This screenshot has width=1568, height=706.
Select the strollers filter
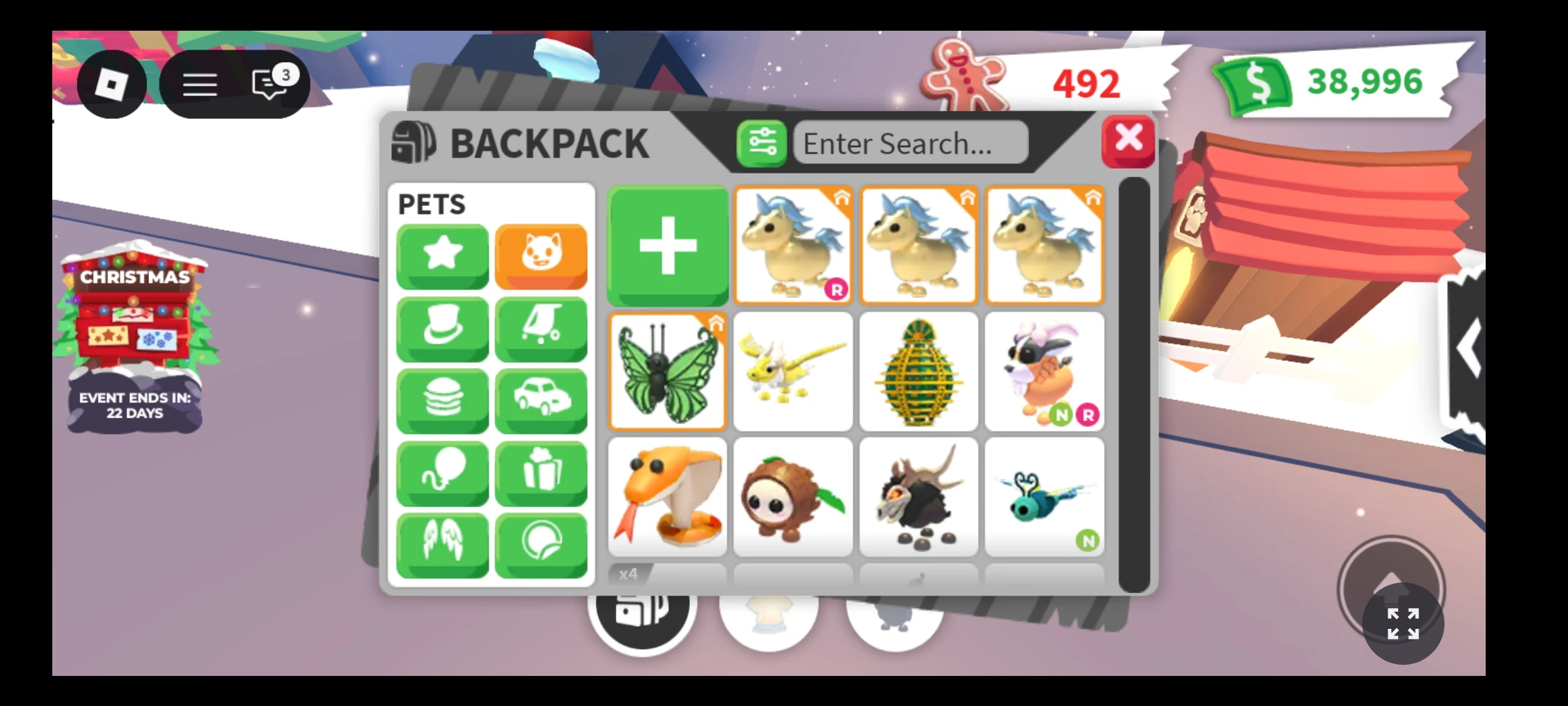point(541,329)
